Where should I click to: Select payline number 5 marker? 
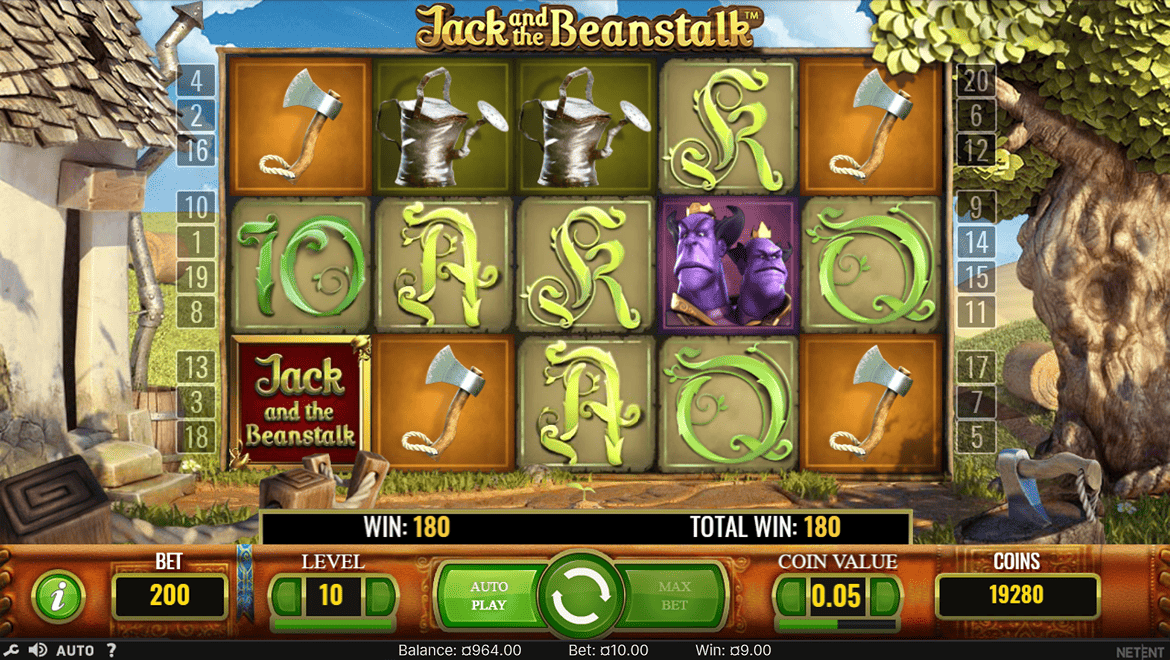click(x=976, y=437)
